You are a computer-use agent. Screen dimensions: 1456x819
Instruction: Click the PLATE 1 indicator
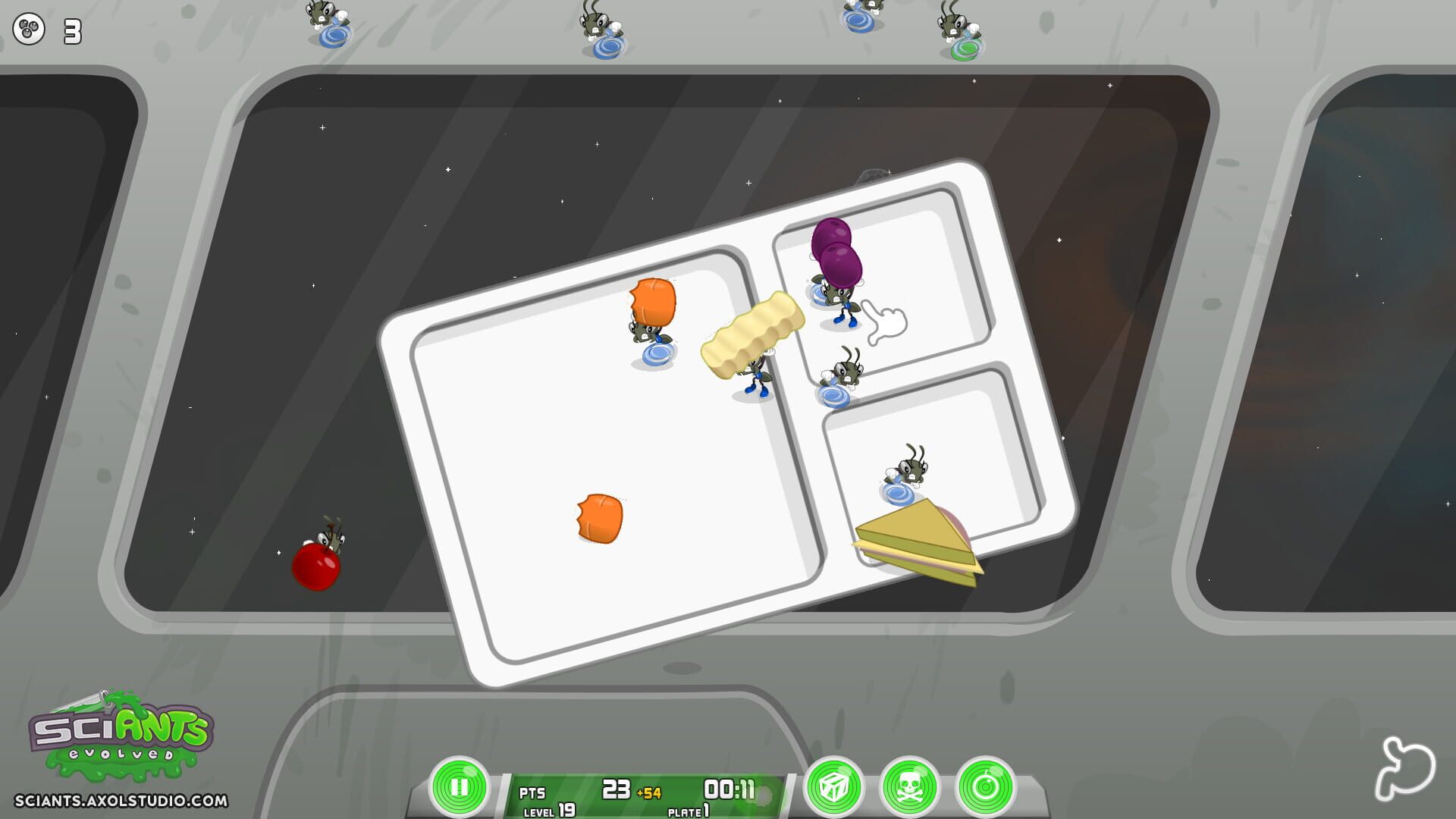coord(689,810)
